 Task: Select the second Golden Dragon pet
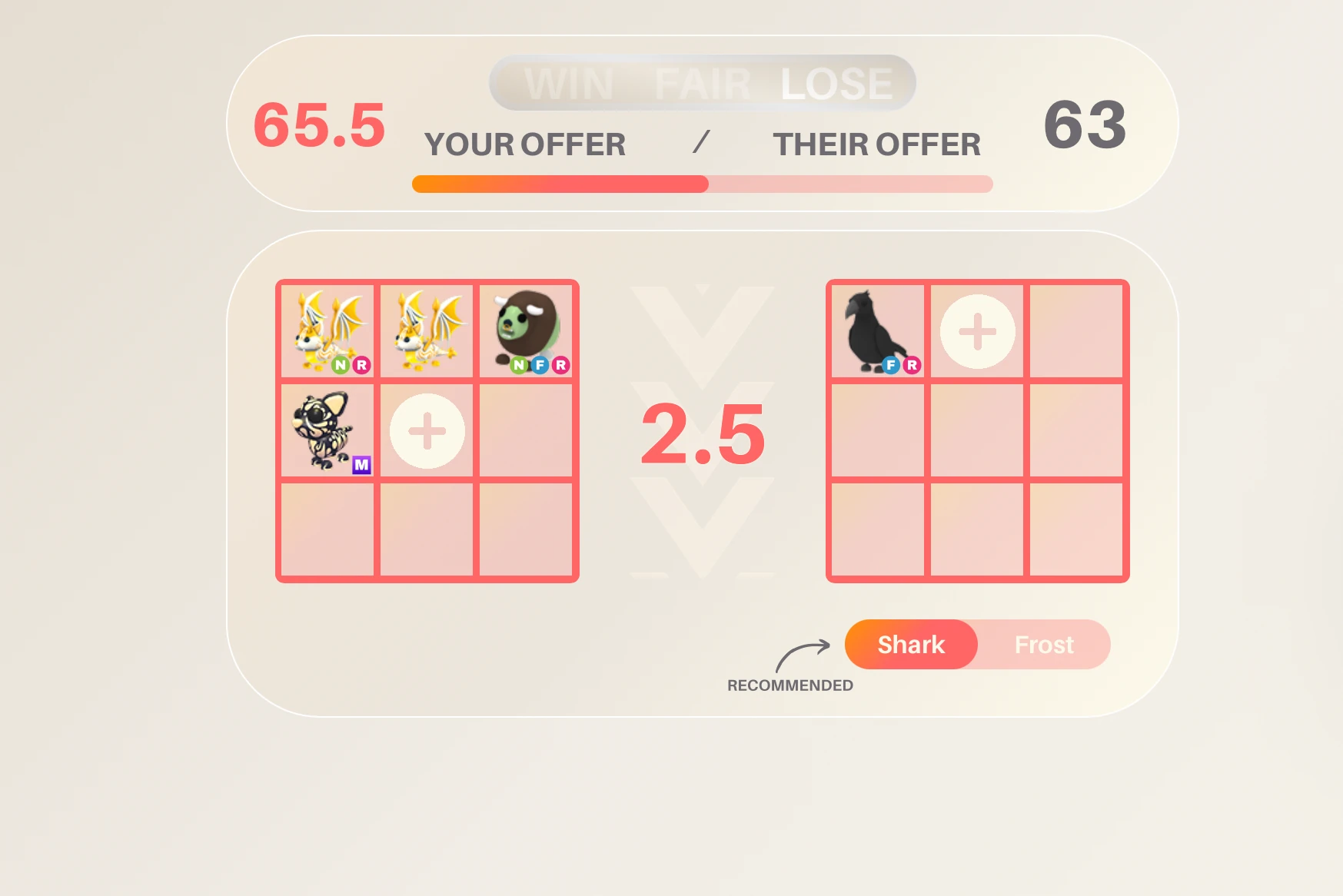[x=427, y=327]
